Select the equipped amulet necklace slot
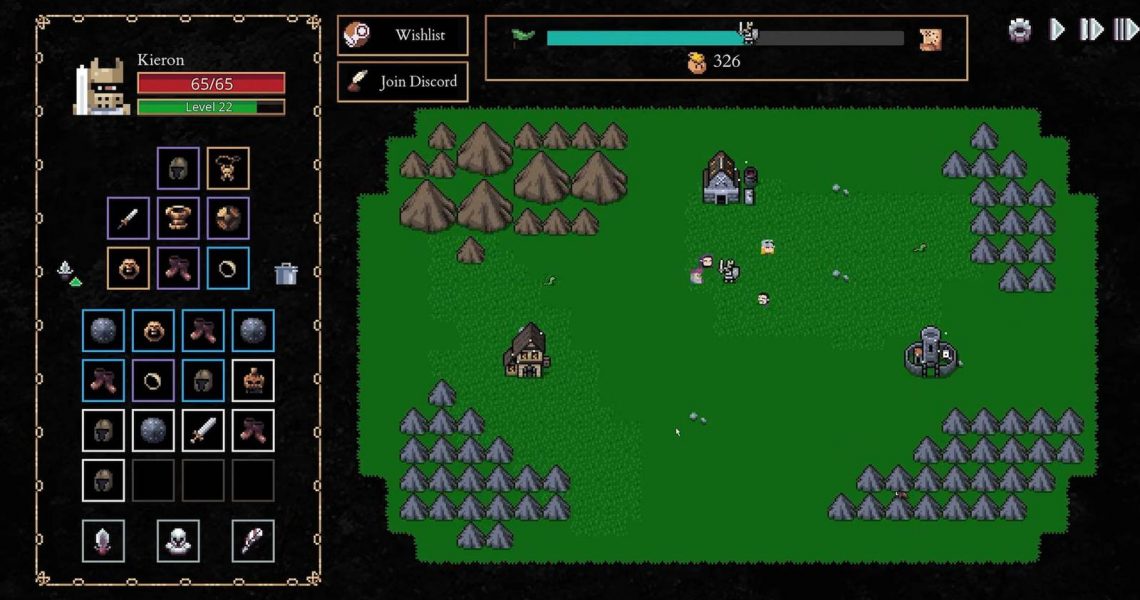 (228, 168)
